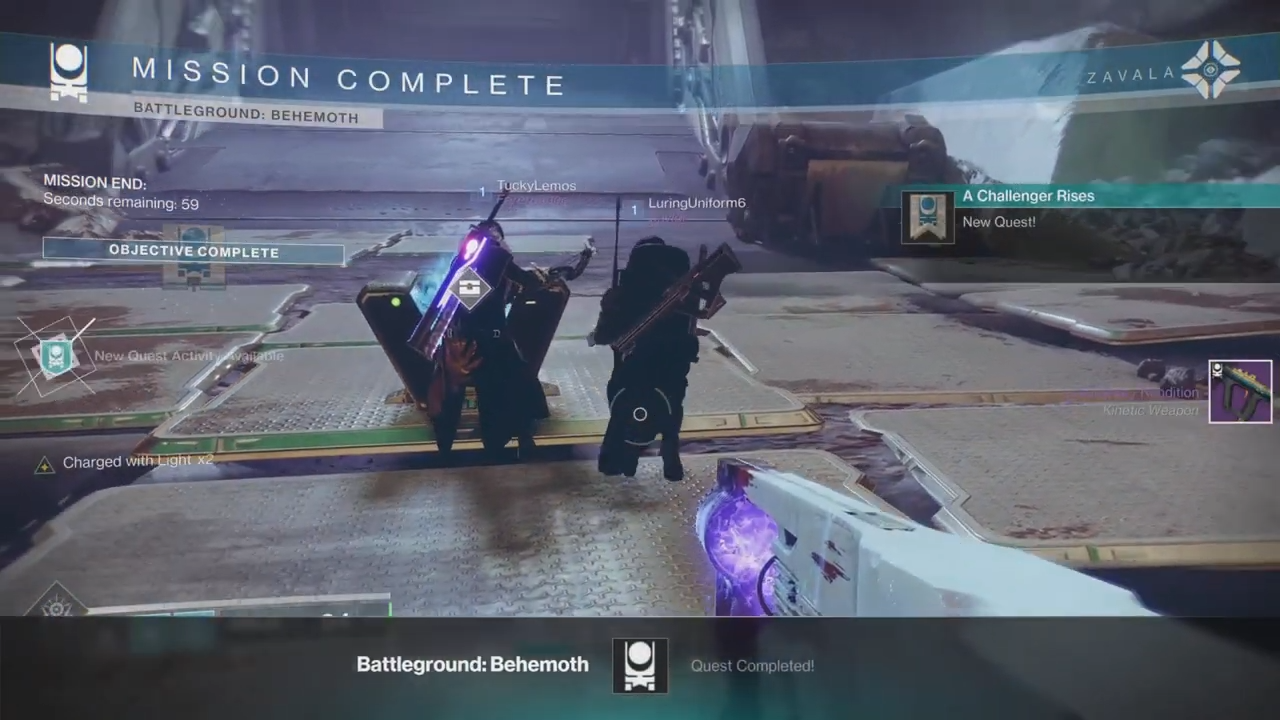Click the Objective Complete banner

(194, 252)
